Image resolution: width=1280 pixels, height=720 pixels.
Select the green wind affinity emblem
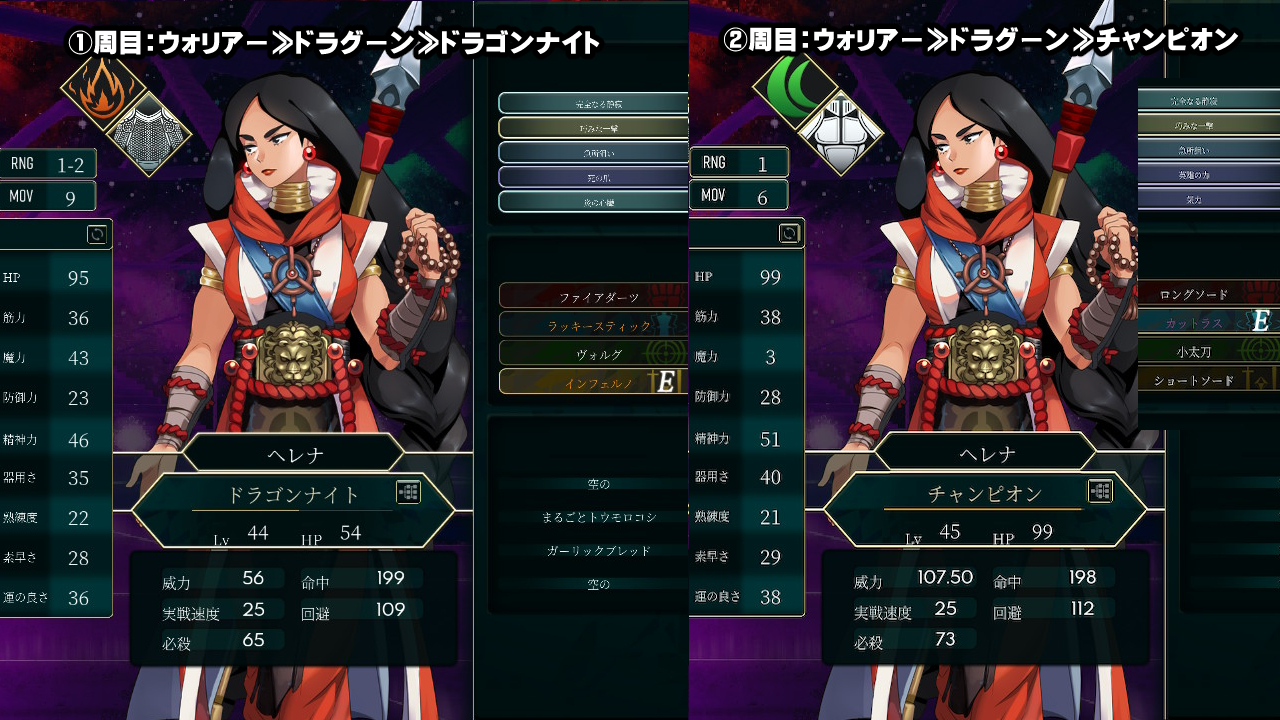coord(794,87)
